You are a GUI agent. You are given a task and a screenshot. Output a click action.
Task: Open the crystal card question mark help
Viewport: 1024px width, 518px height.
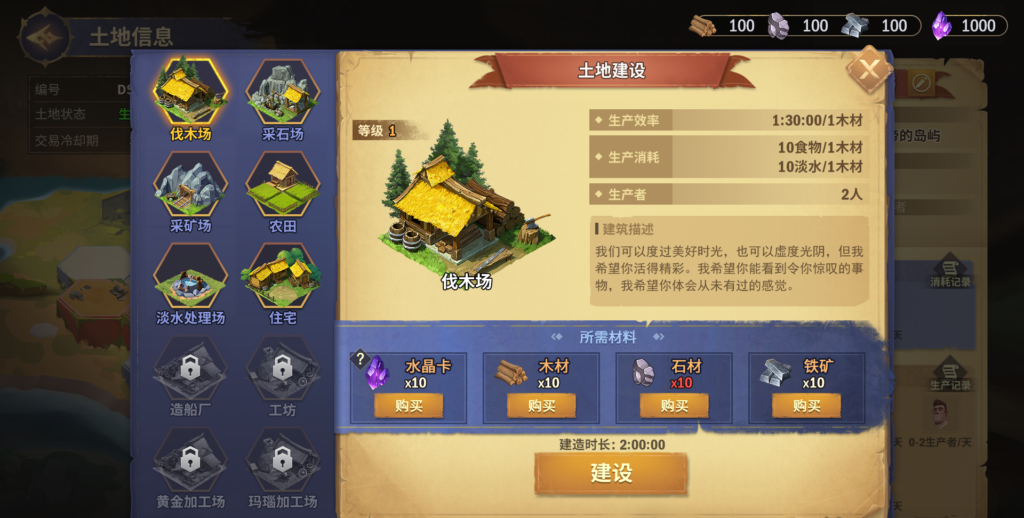coord(360,359)
